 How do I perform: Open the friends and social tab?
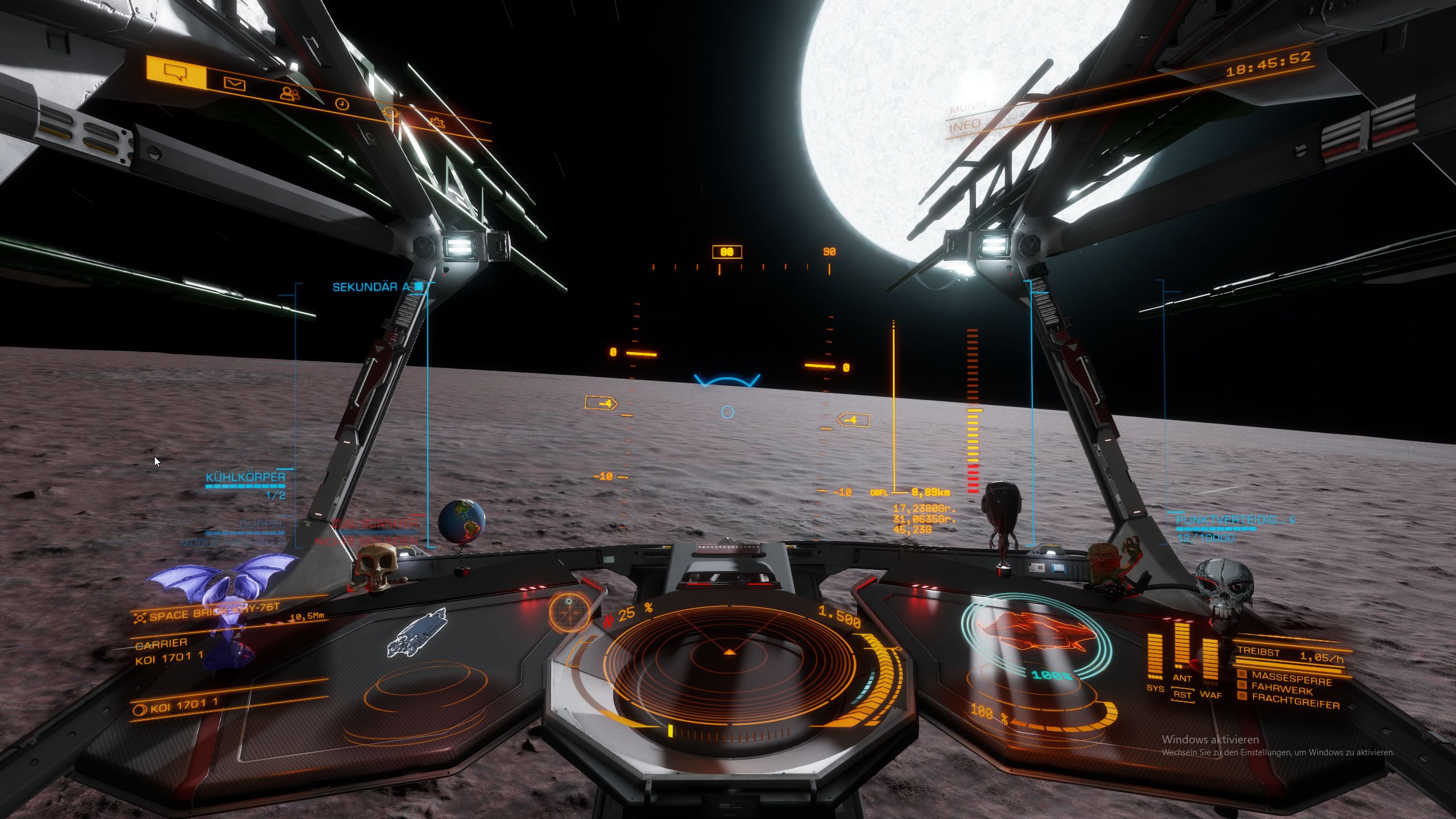click(290, 93)
